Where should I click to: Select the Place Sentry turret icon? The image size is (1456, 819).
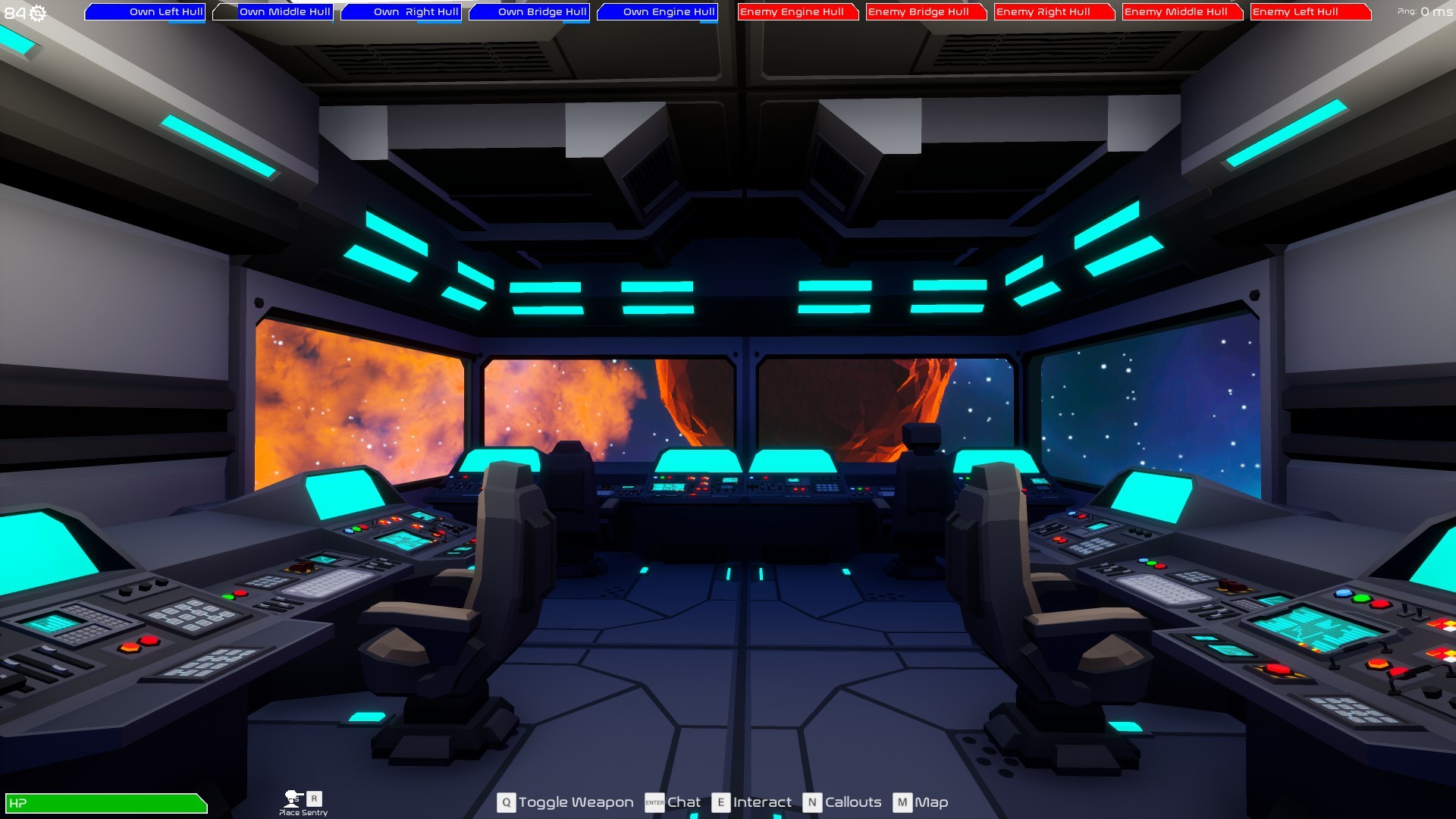point(292,799)
